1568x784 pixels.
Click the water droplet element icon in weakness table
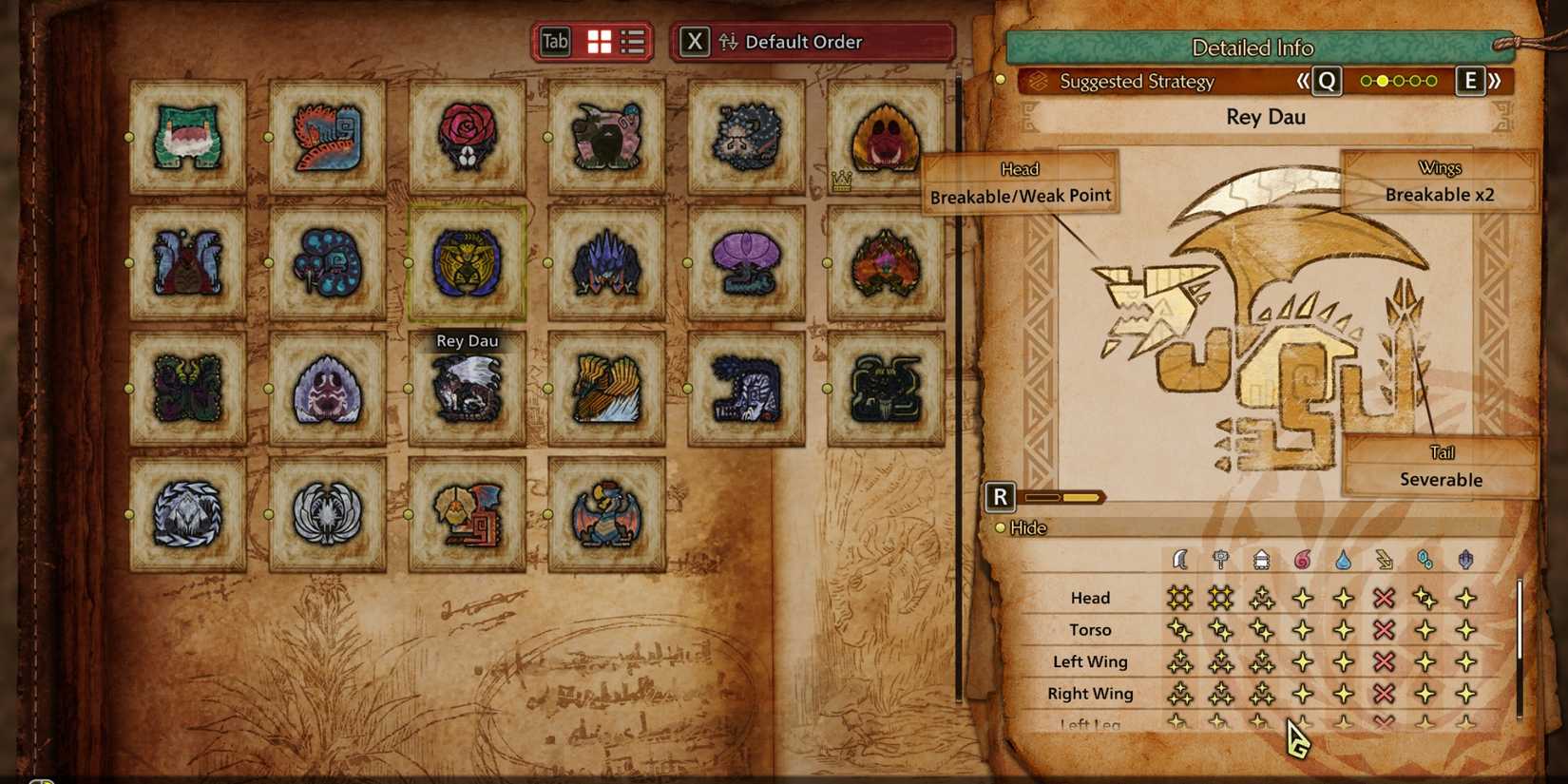(x=1343, y=560)
